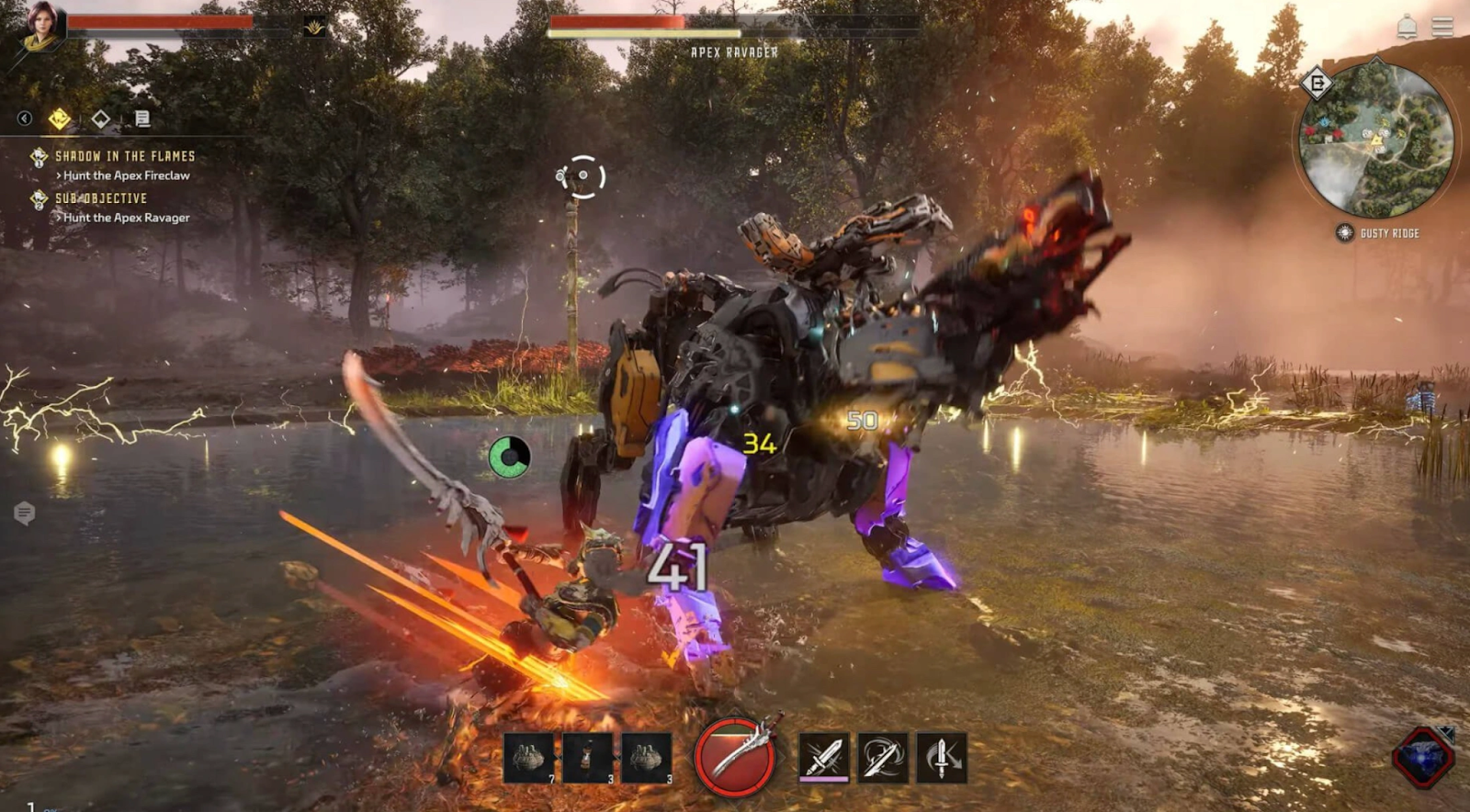The height and width of the screenshot is (812, 1470).
Task: Open the scroll document tab
Action: [141, 118]
